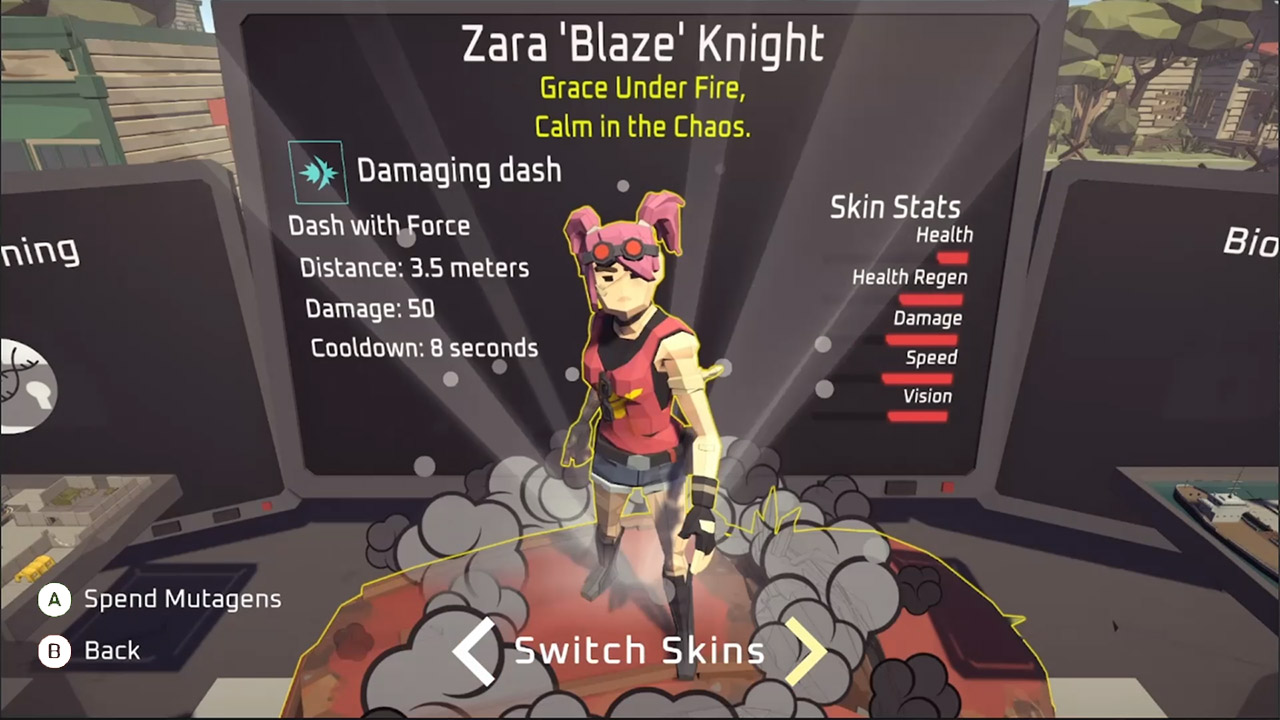Select the Zara 'Blaze' Knight title
The image size is (1280, 720).
(642, 43)
